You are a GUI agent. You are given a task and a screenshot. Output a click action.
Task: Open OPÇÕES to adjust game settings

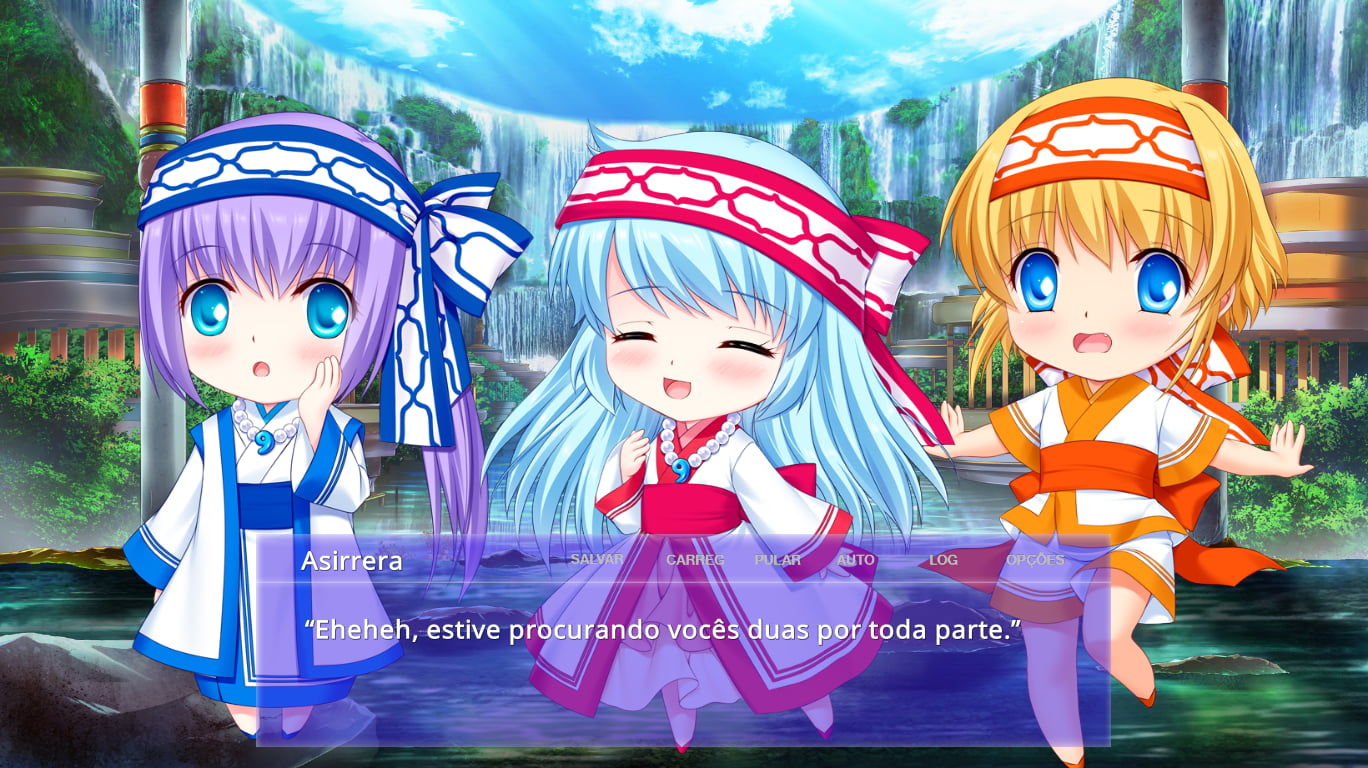(x=1034, y=560)
